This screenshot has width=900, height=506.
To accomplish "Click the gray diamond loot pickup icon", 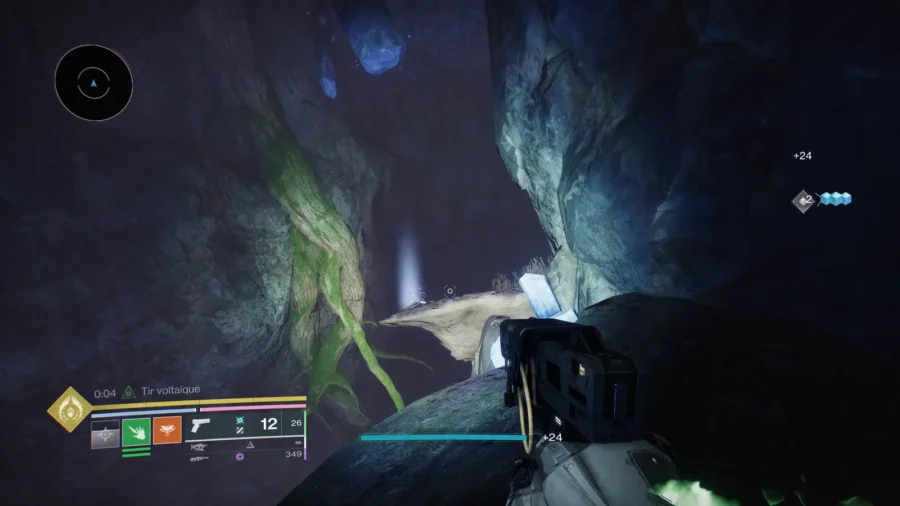I will click(x=803, y=201).
